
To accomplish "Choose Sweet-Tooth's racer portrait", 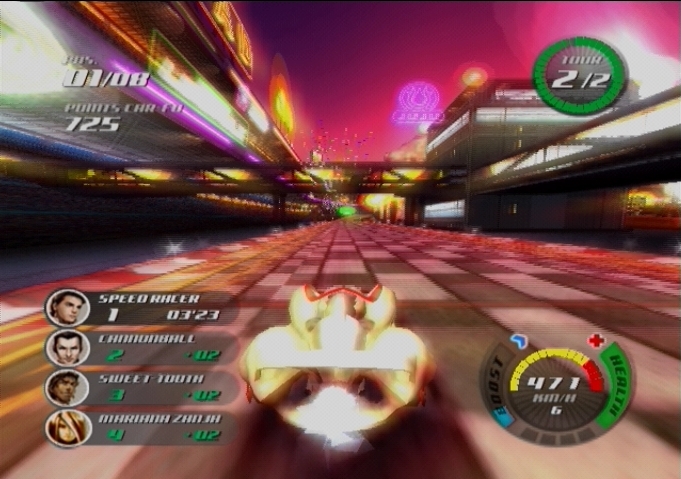I will 67,388.
